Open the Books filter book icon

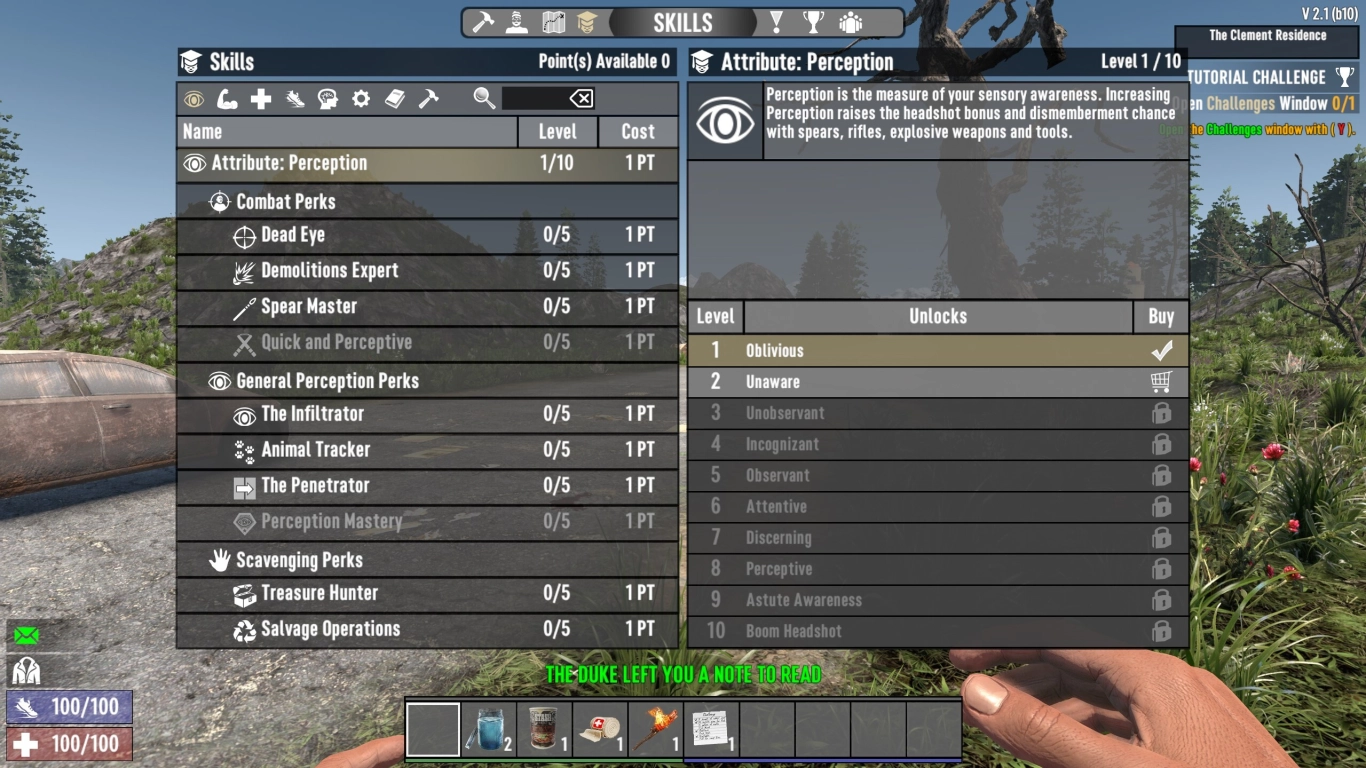[x=395, y=98]
